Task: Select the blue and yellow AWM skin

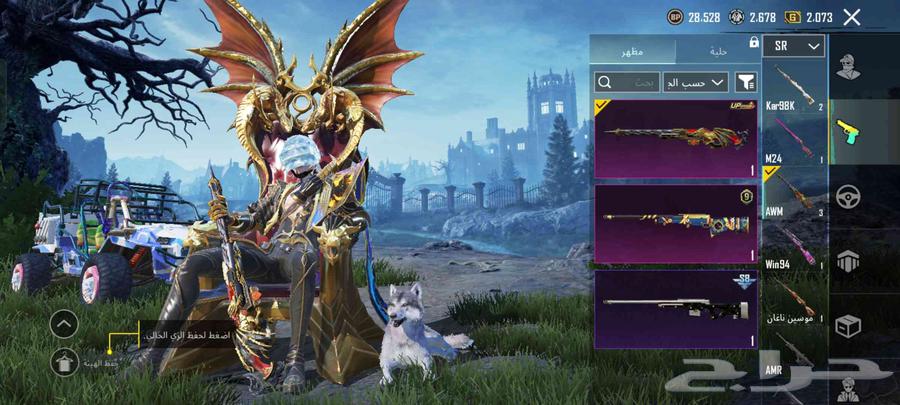Action: tap(675, 223)
